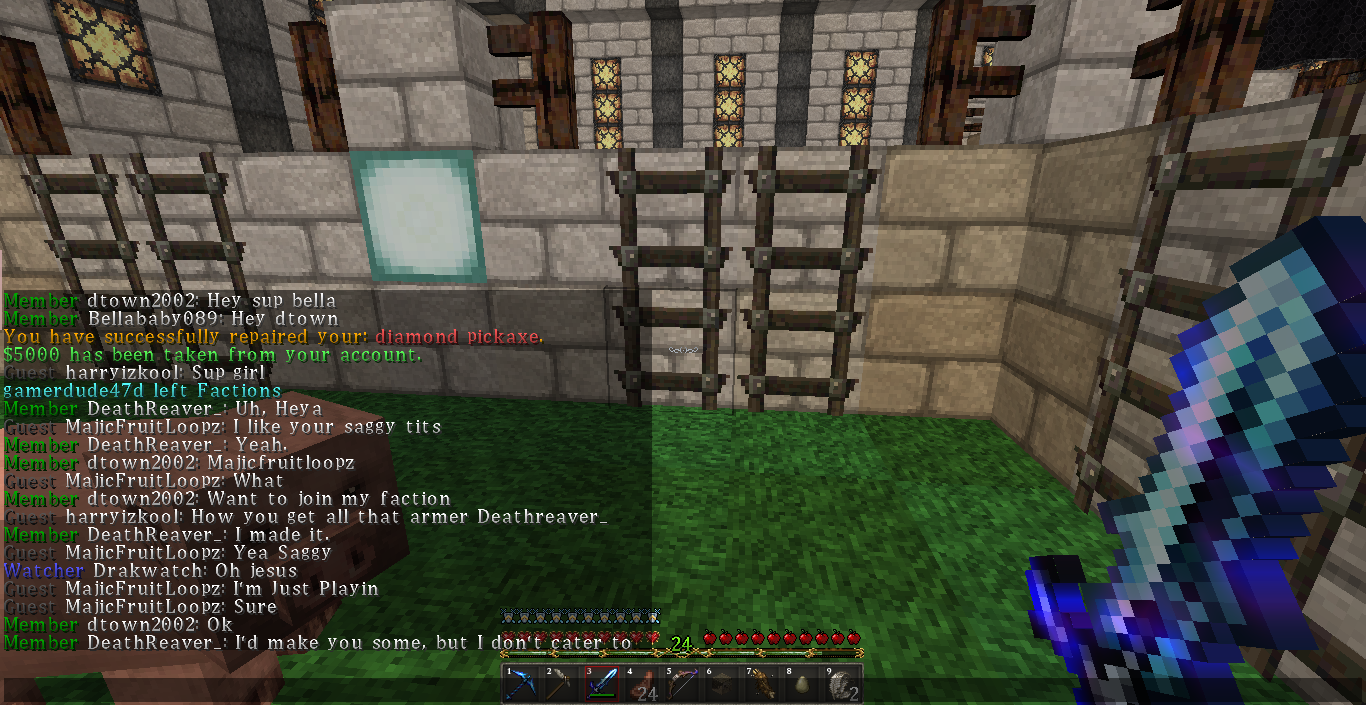Screen dimensions: 1366x705
Task: Select the diamond sword hotbar slot
Action: point(602,685)
